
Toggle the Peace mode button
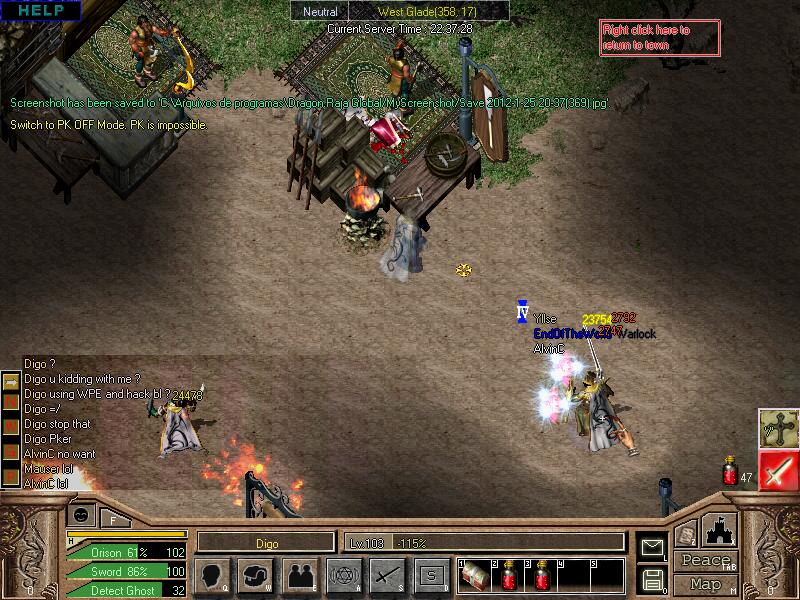705,562
